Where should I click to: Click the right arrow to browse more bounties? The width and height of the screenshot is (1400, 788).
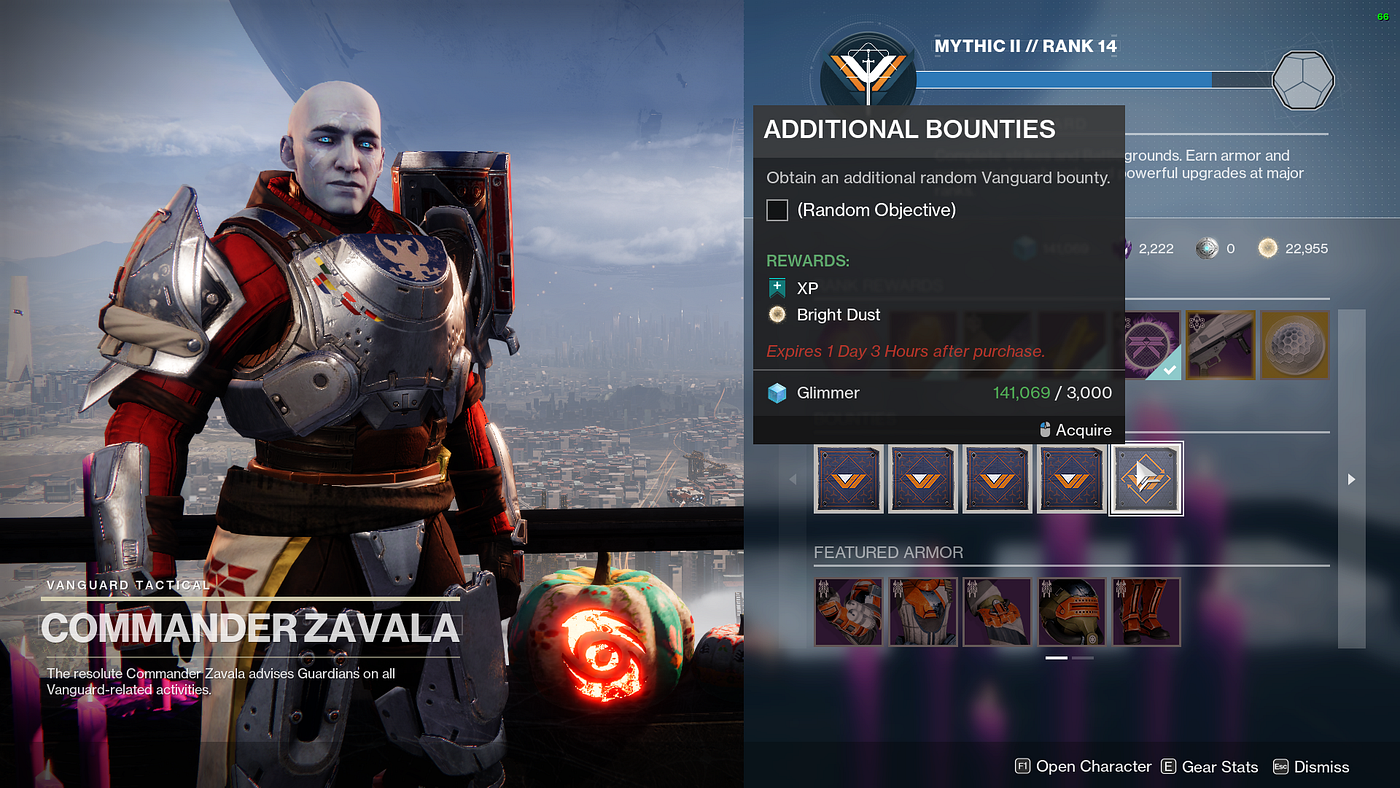pyautogui.click(x=1351, y=479)
